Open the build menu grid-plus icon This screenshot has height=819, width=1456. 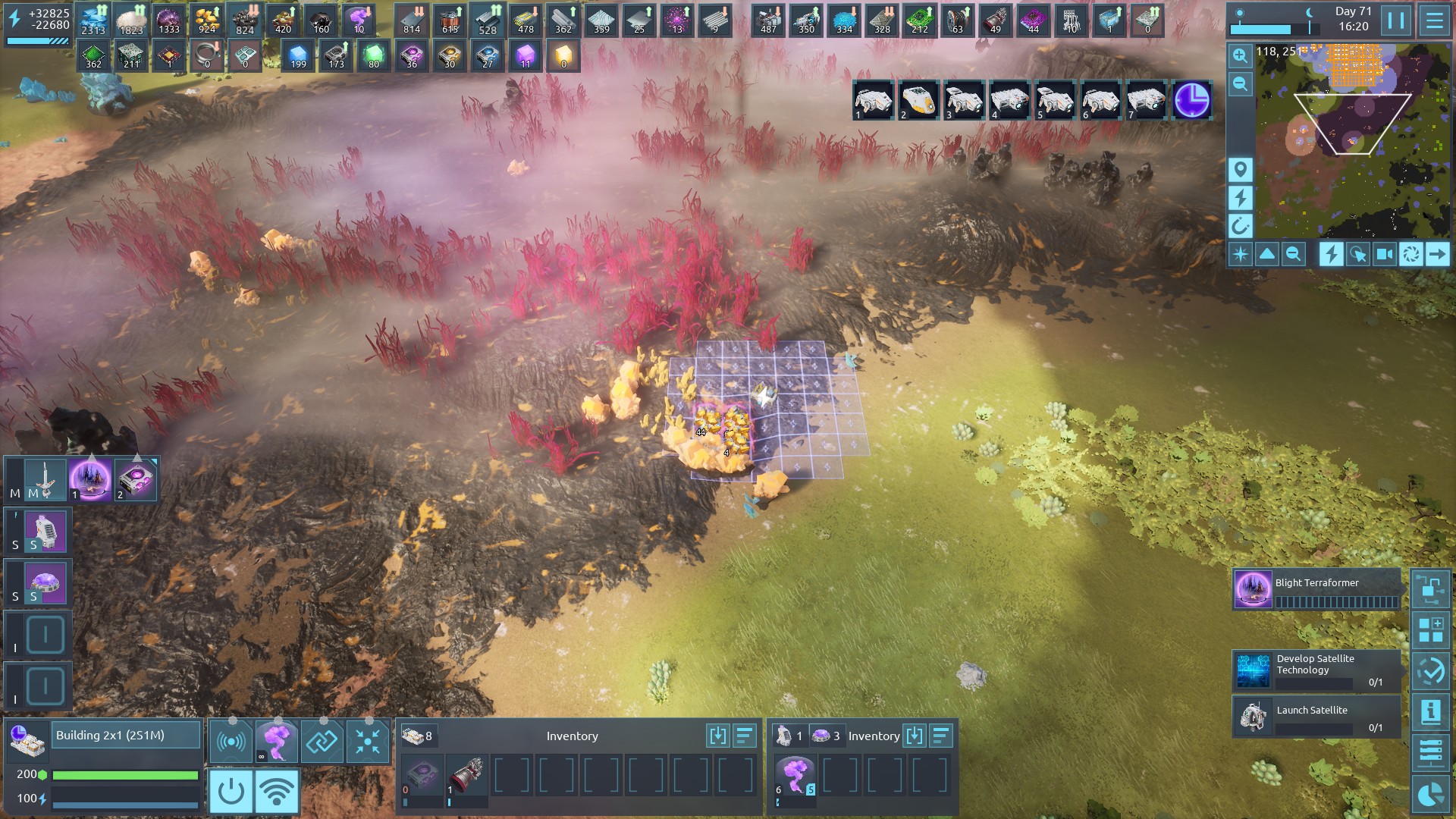(x=1431, y=630)
